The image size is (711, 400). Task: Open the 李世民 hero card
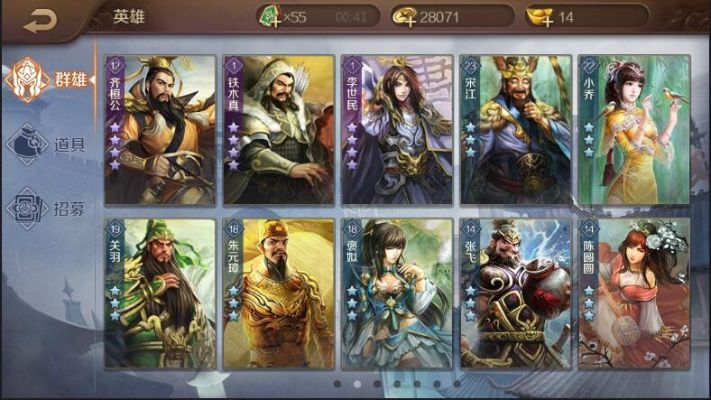click(x=397, y=130)
